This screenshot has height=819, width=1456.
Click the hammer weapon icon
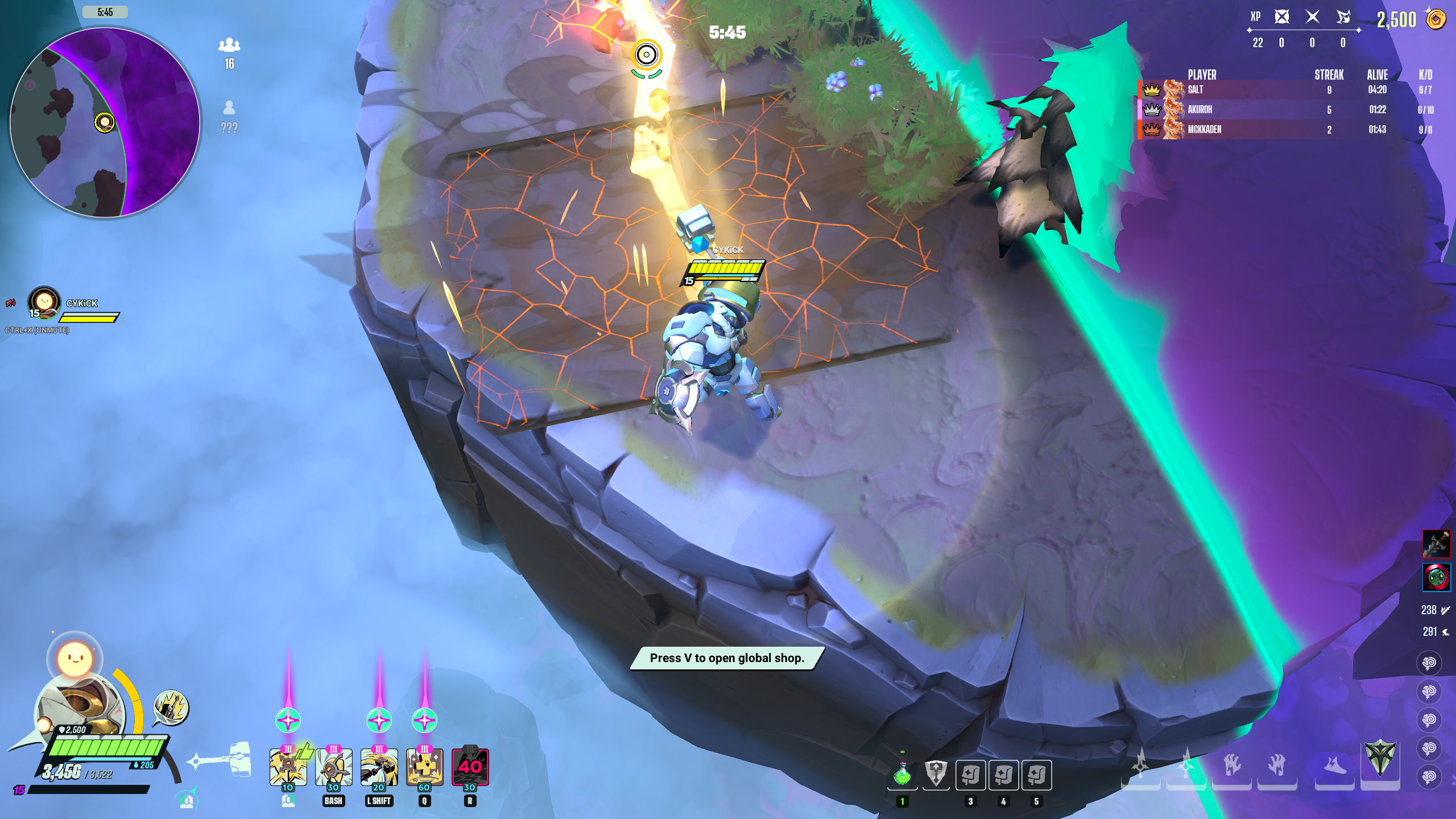click(223, 760)
